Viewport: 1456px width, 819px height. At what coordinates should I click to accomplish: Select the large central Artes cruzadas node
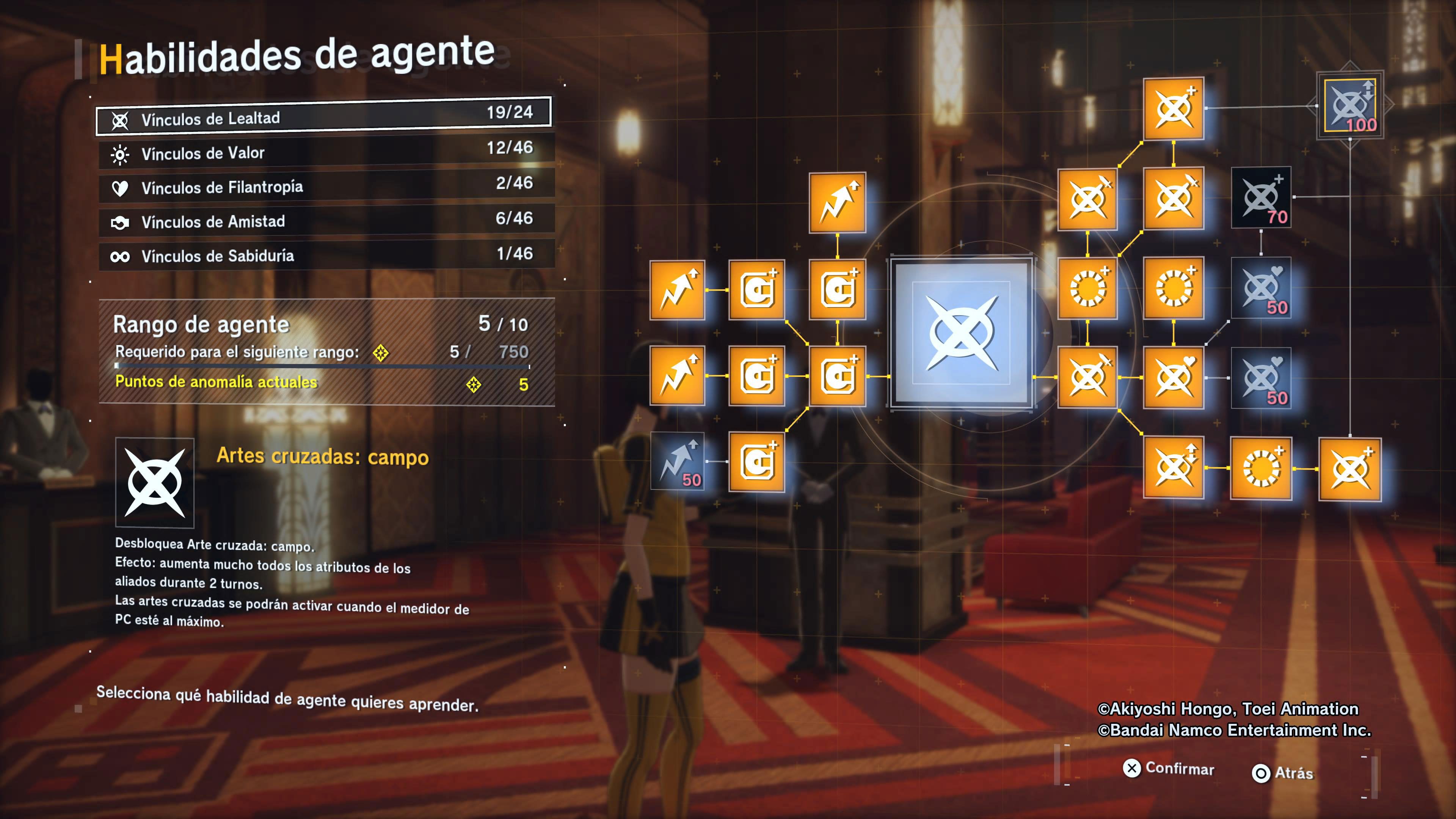[x=961, y=334]
